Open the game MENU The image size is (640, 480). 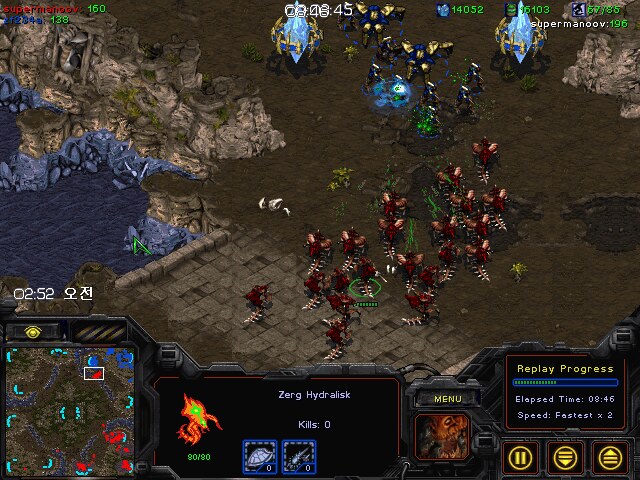[447, 399]
